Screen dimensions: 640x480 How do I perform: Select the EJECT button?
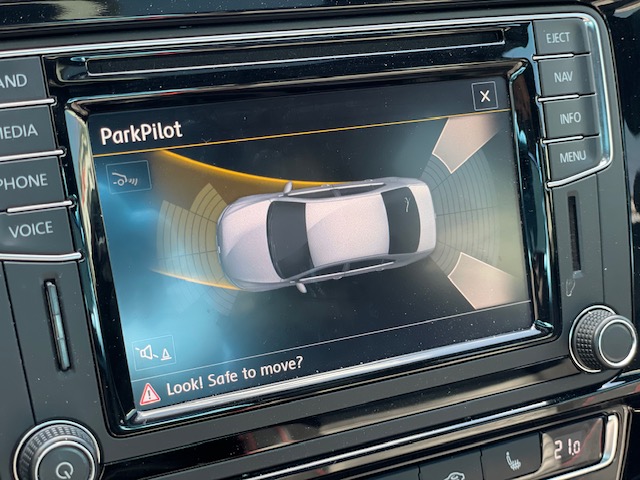coord(560,37)
